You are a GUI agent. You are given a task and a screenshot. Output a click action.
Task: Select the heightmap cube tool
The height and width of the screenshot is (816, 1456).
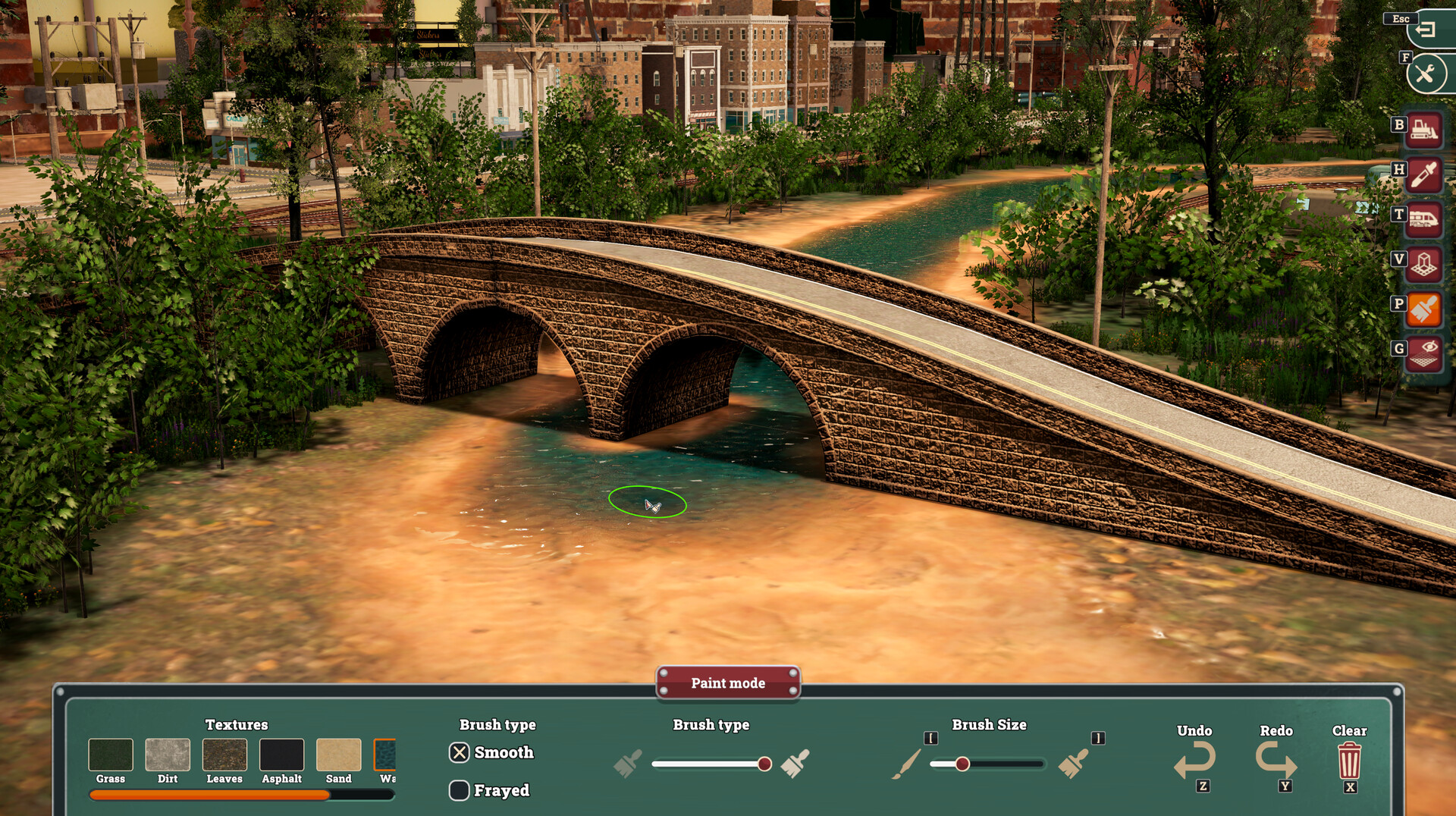click(1423, 262)
